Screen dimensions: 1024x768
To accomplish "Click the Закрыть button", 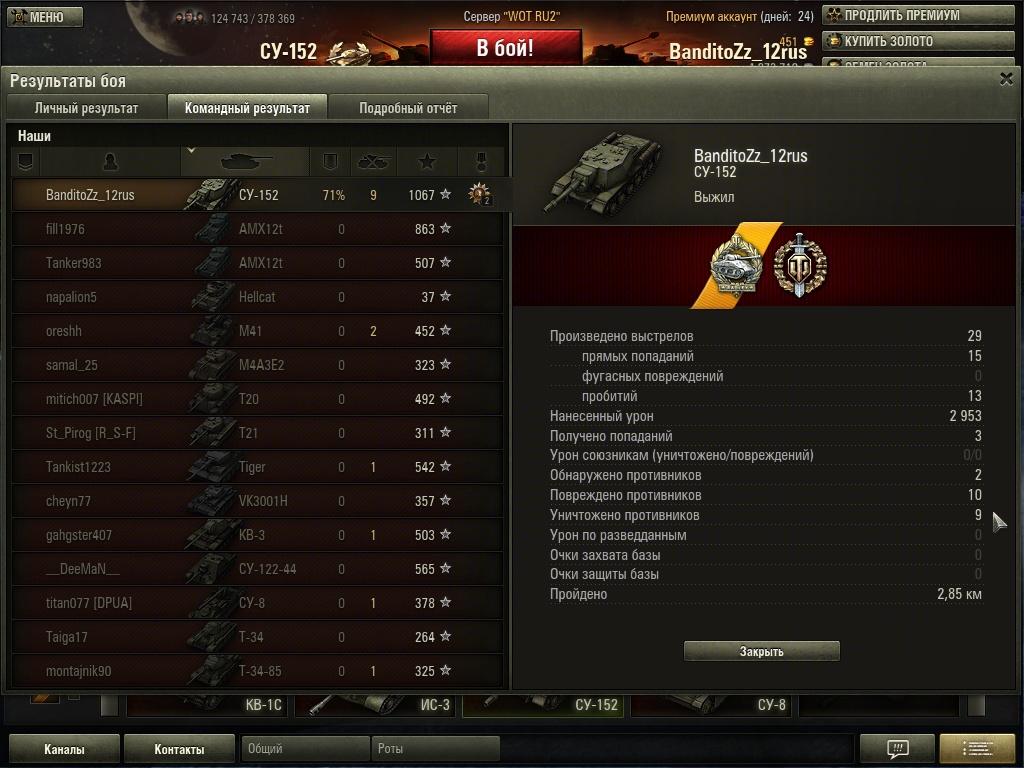I will [761, 651].
